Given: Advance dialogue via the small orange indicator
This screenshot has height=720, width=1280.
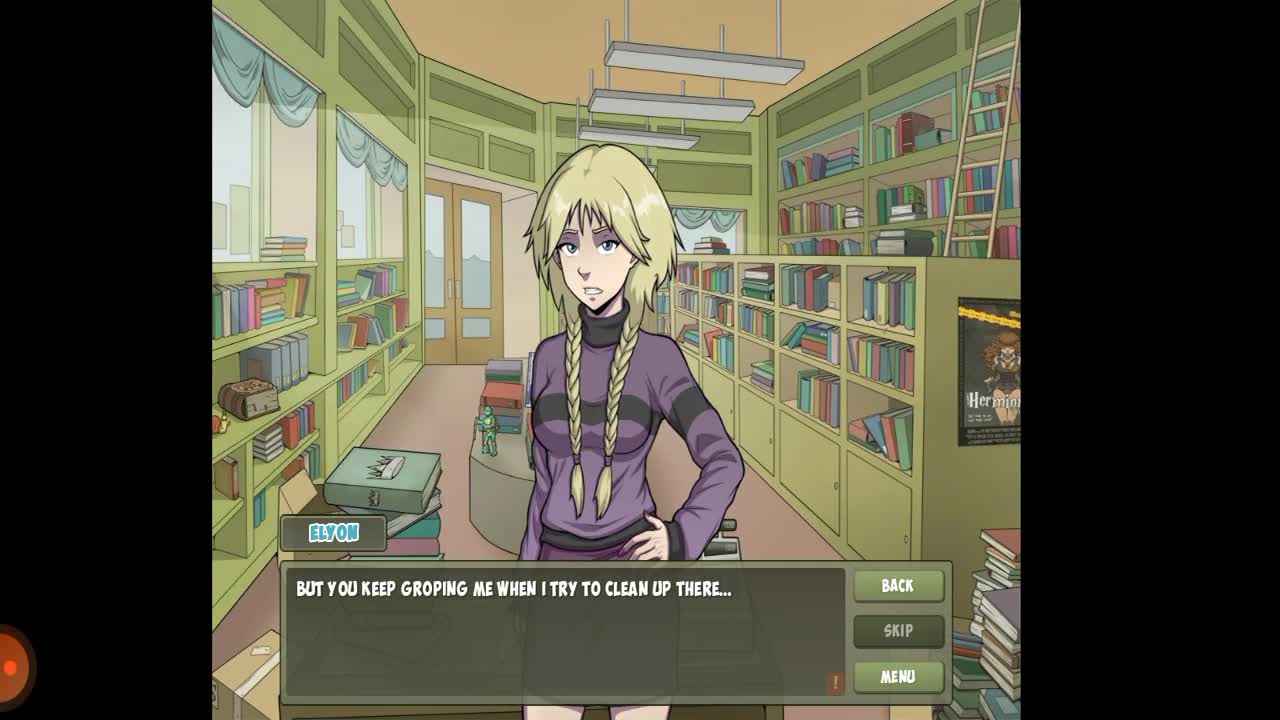Looking at the screenshot, I should coord(836,682).
